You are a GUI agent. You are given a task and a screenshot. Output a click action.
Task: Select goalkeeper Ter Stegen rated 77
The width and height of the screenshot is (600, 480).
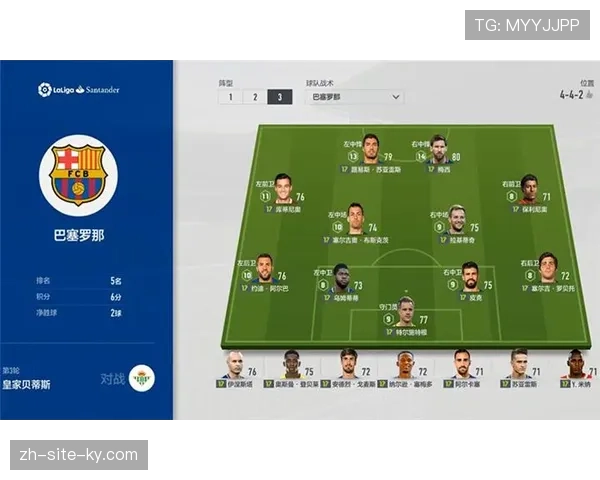[405, 311]
